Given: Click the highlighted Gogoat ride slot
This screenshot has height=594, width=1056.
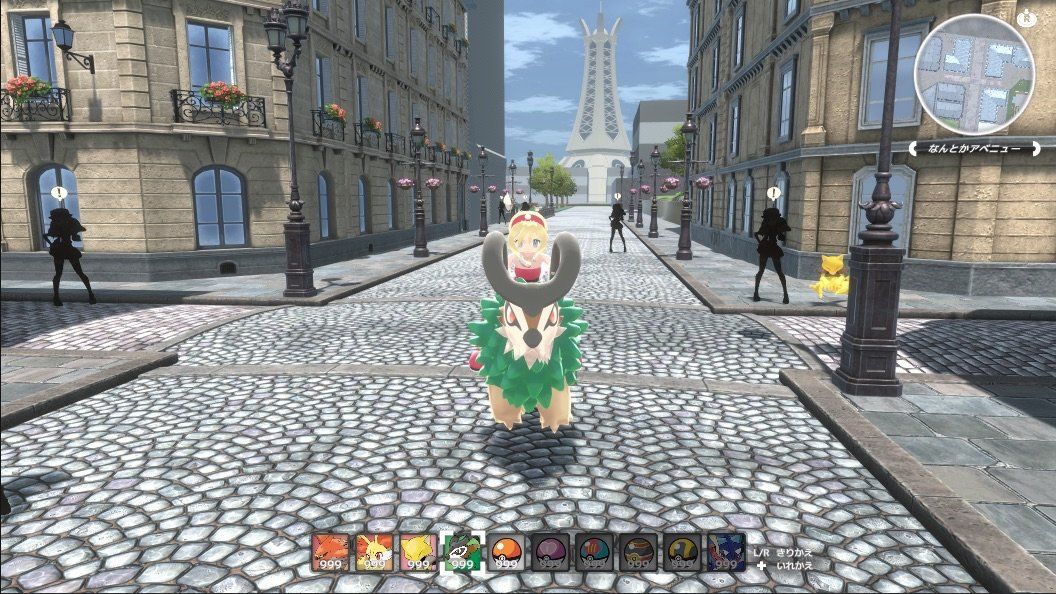Looking at the screenshot, I should tap(462, 552).
